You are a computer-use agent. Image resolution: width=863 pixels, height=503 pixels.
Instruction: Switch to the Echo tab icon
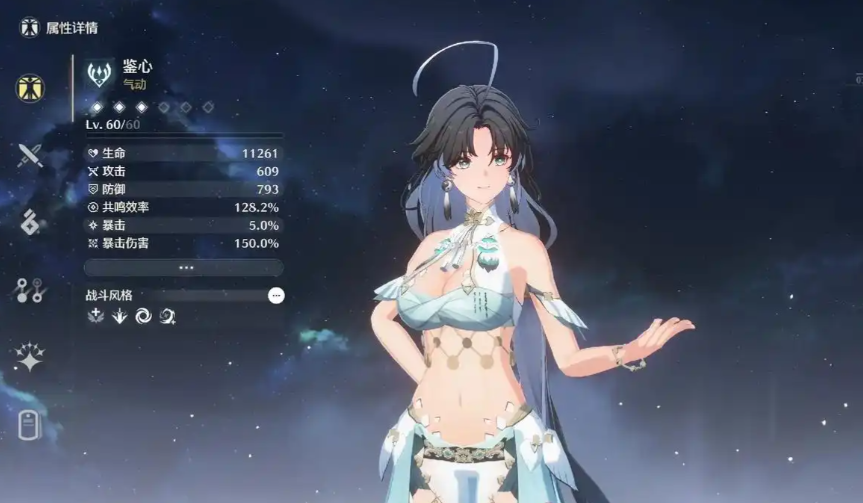pyautogui.click(x=30, y=222)
